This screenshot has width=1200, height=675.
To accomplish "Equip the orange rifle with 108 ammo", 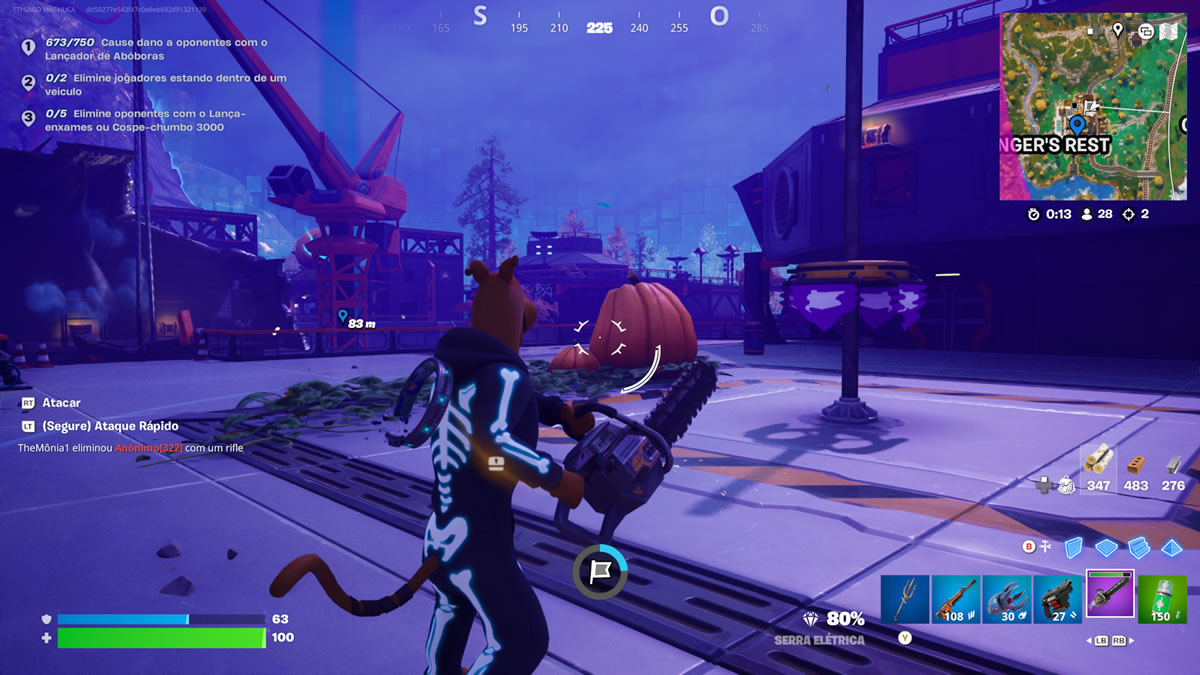I will coord(956,599).
